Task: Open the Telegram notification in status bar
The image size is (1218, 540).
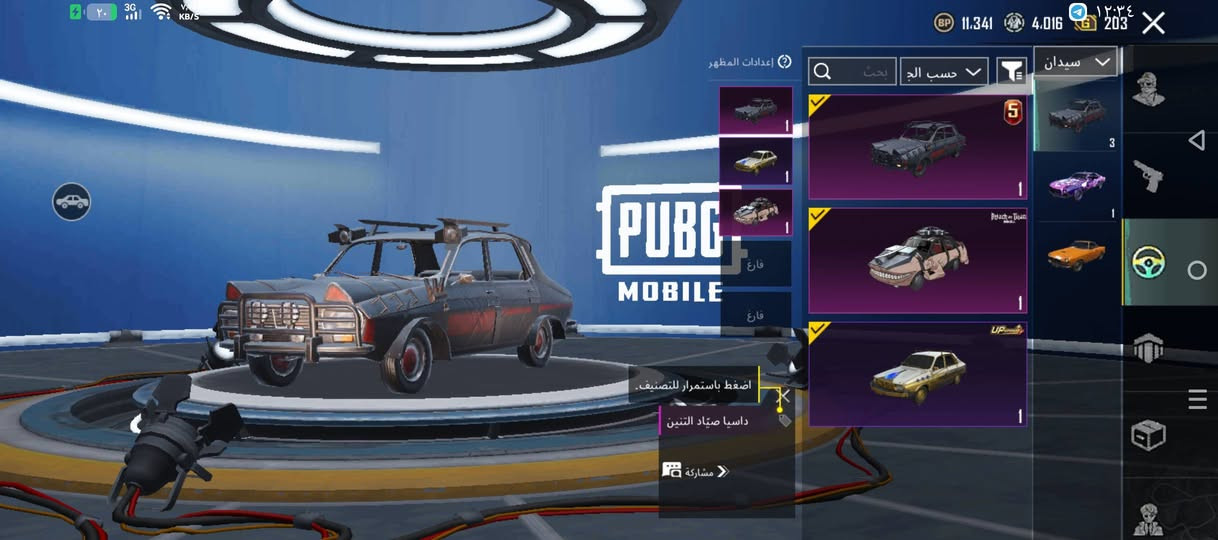Action: tap(1078, 11)
